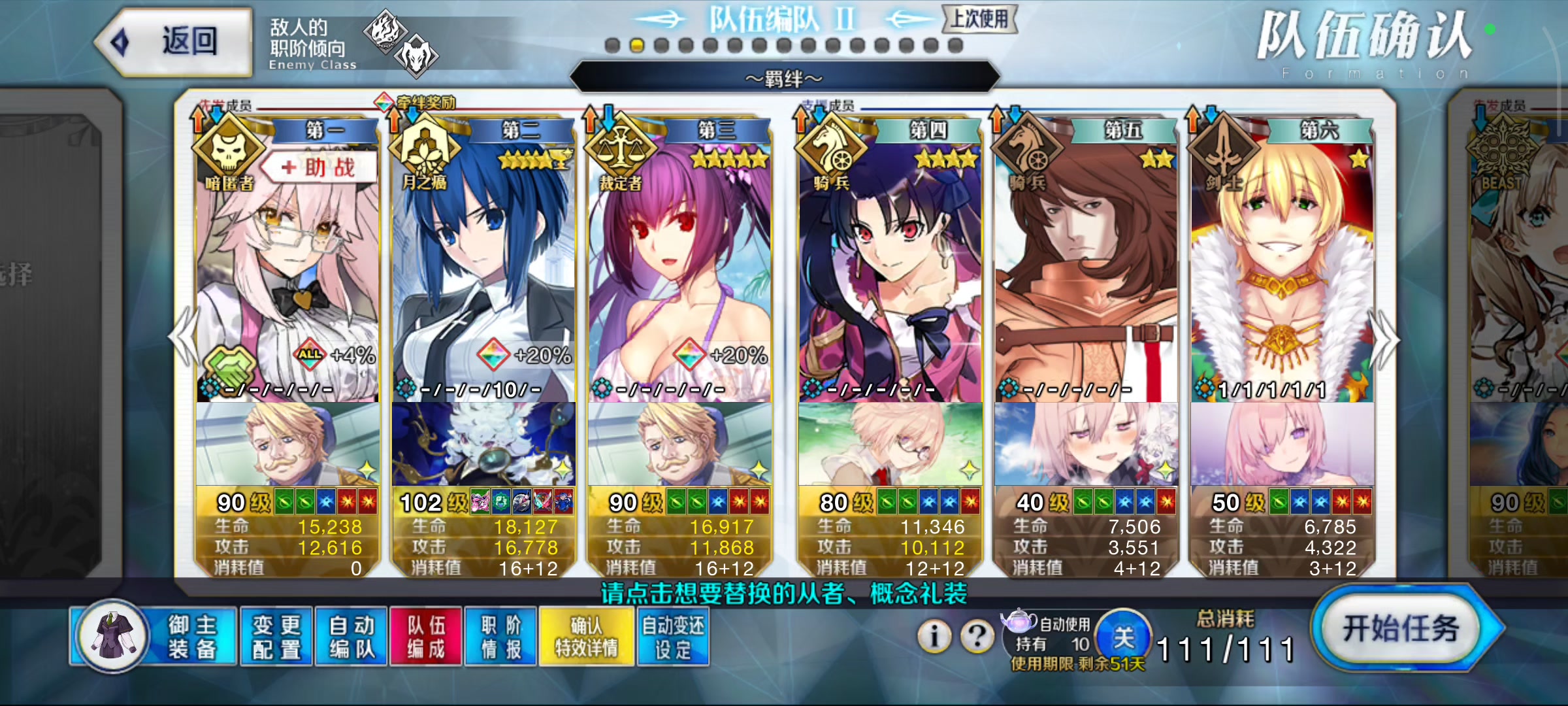Screen dimensions: 1568x706
Task: Click the info "i" icon
Action: [x=934, y=635]
